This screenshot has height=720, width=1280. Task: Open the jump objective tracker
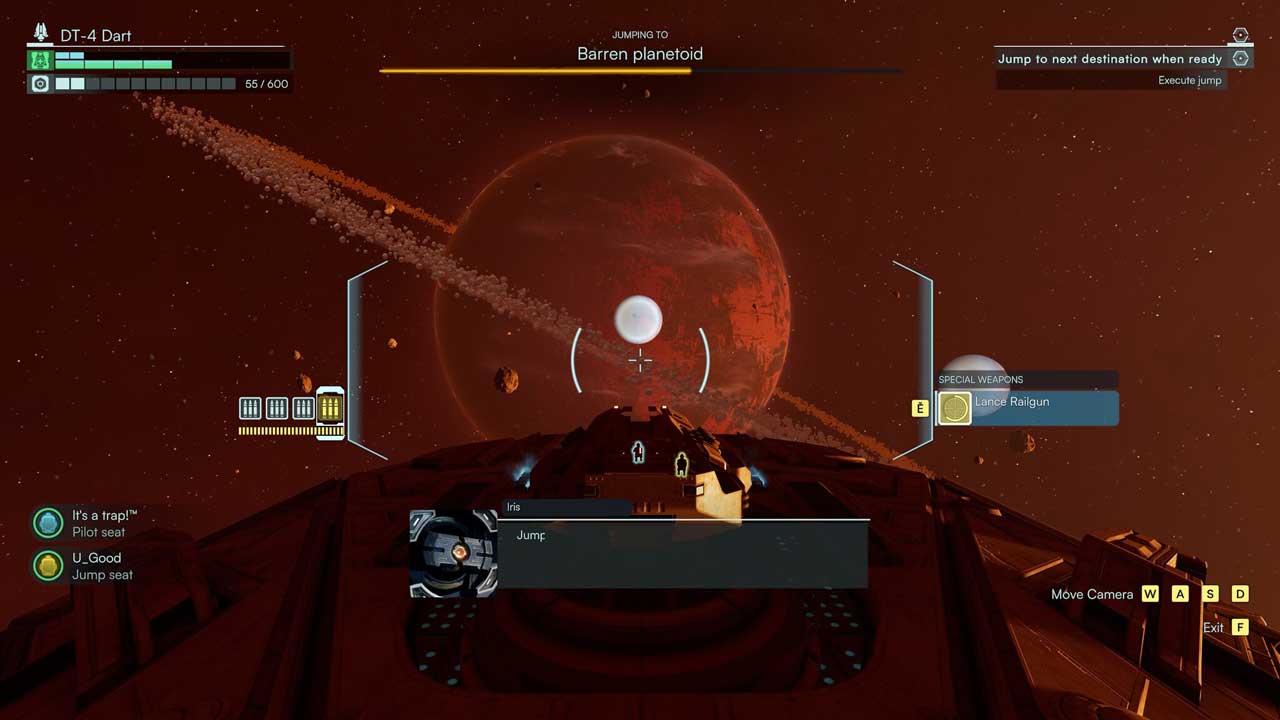coord(1110,59)
